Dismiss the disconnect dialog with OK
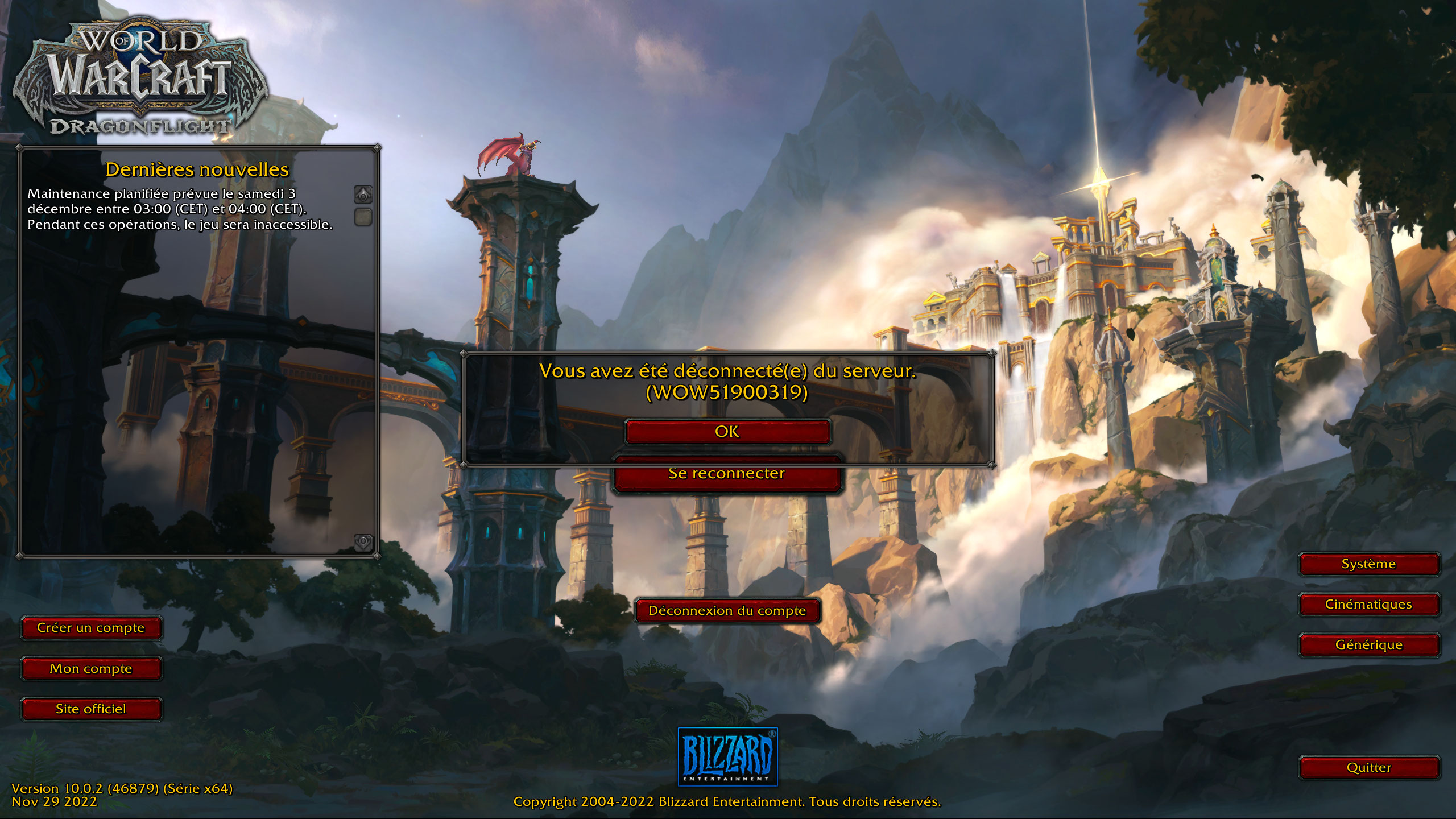Screen dimensions: 1456x819 point(728,431)
